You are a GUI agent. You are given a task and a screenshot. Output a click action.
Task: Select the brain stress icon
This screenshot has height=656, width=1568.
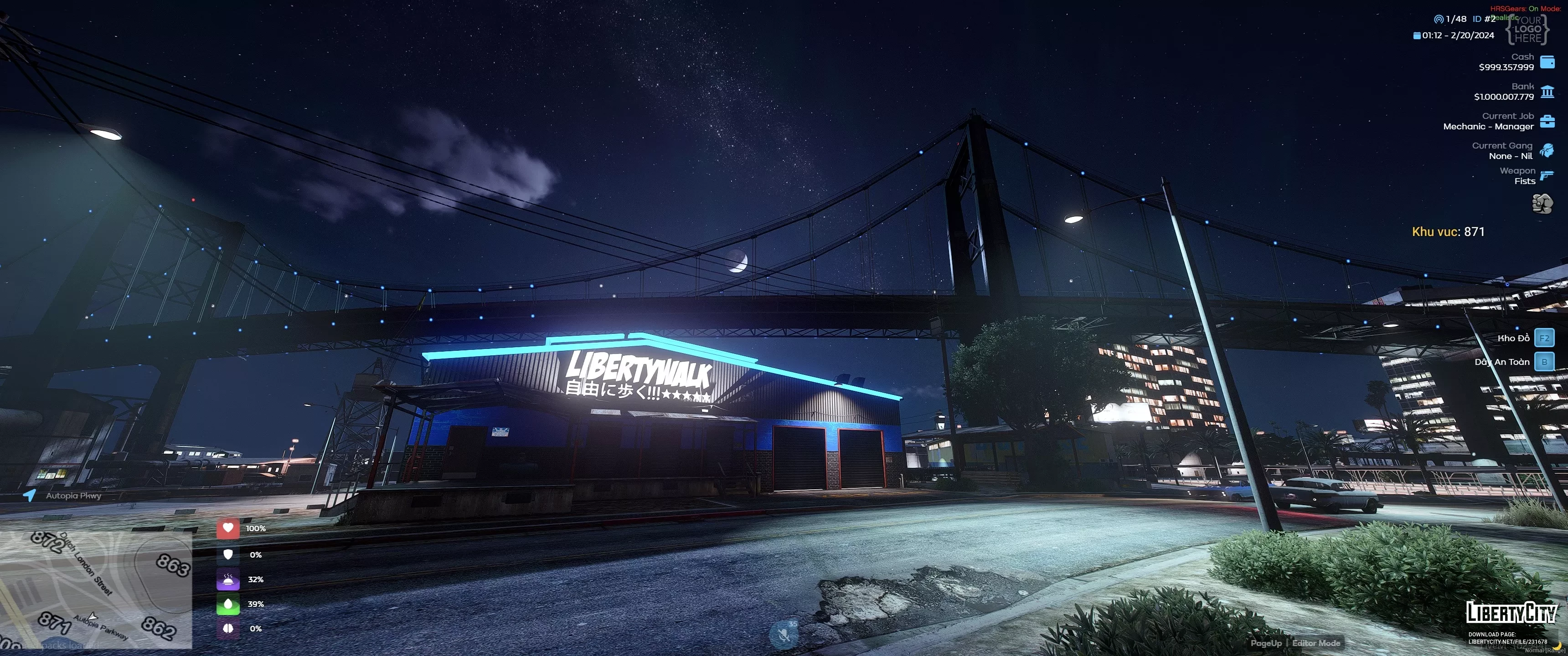click(x=228, y=628)
